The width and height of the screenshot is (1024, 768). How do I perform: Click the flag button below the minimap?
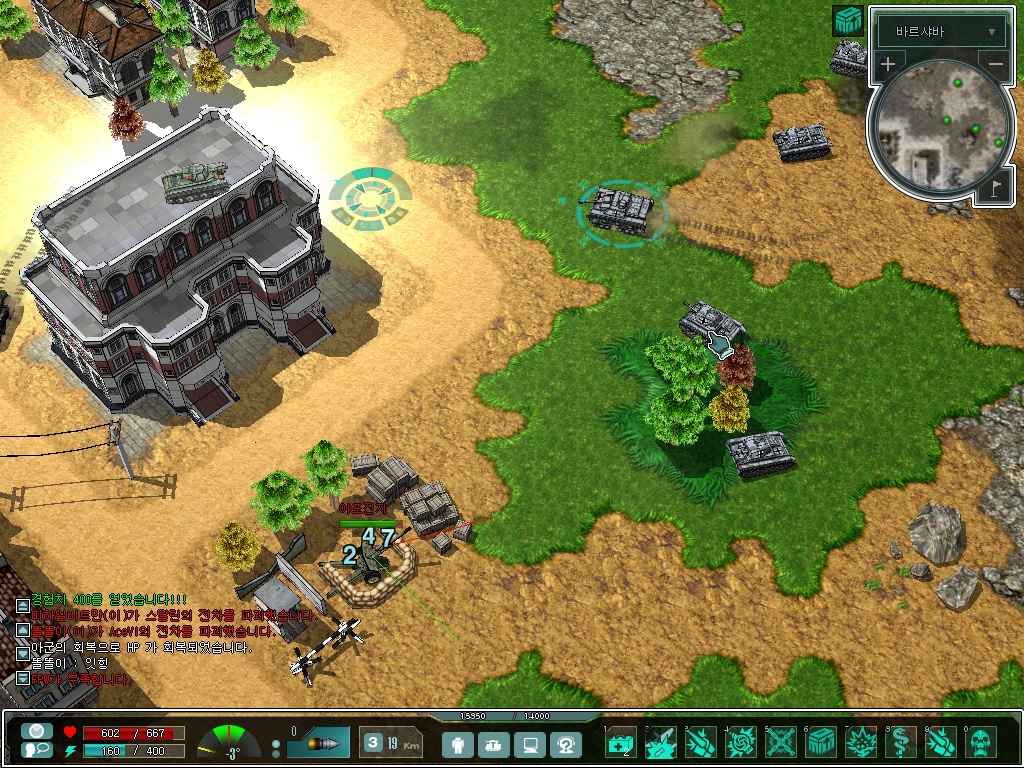(996, 187)
